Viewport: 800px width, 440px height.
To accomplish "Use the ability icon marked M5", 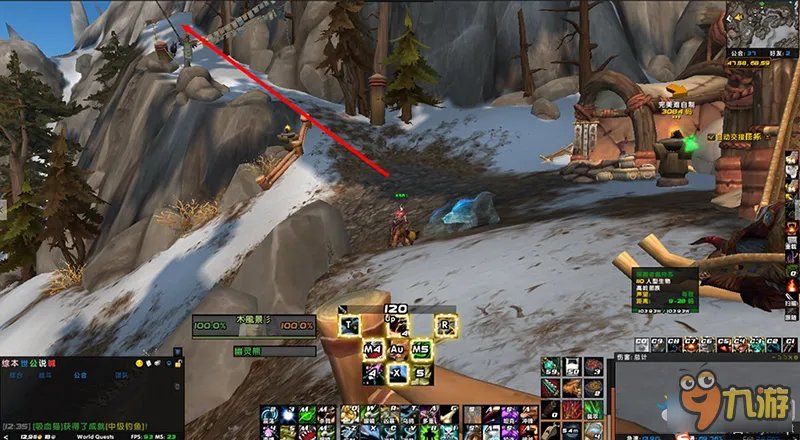I will tap(421, 348).
